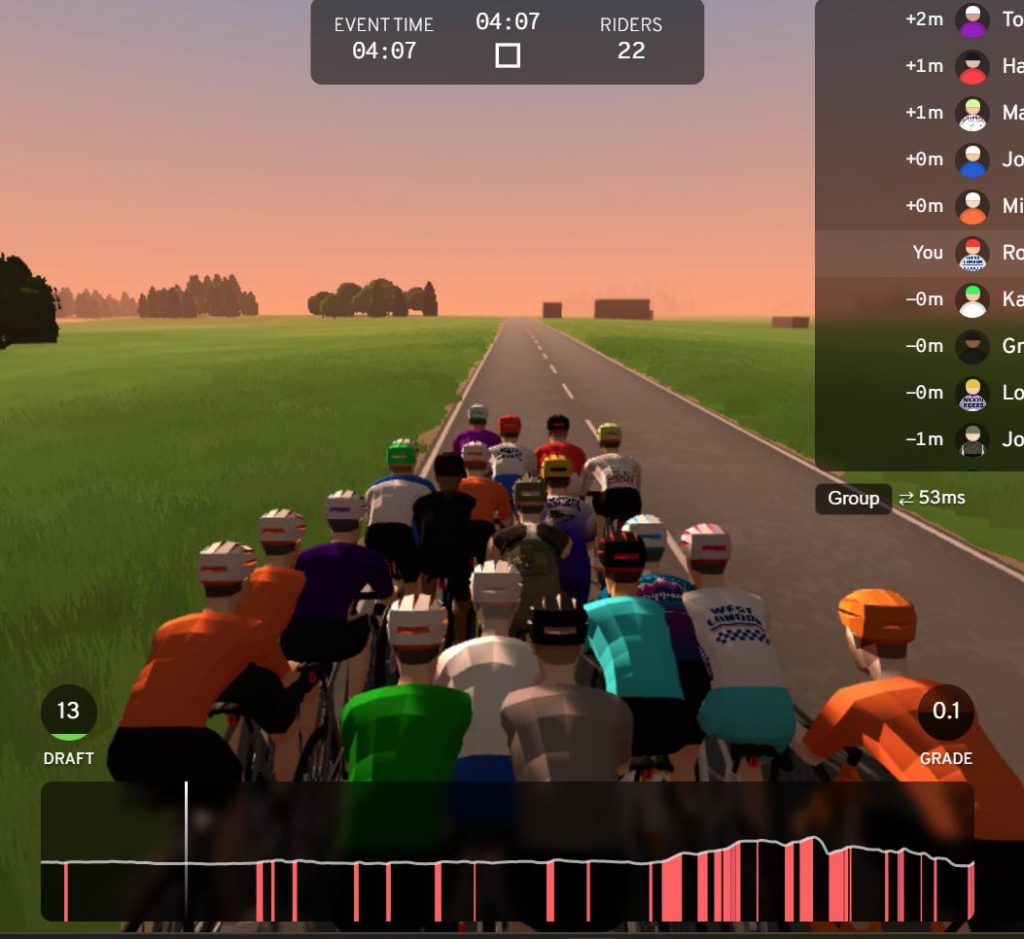Image resolution: width=1024 pixels, height=939 pixels.
Task: Select the blue-jersey rider in the list
Action: (972, 159)
